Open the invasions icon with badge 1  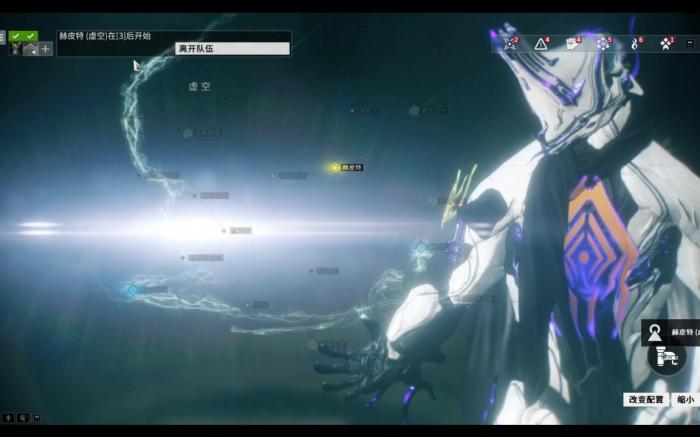[x=666, y=43]
